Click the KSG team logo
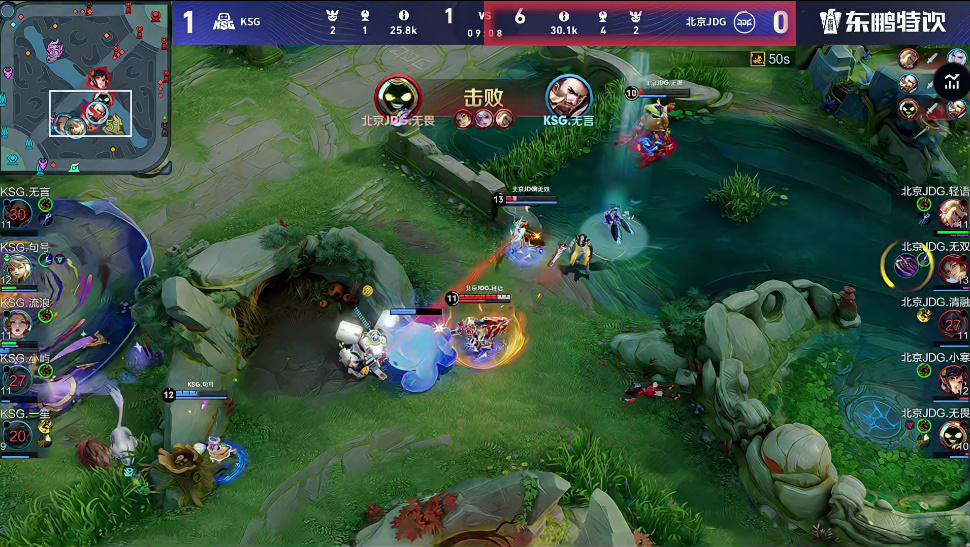The height and width of the screenshot is (547, 970). coord(224,22)
